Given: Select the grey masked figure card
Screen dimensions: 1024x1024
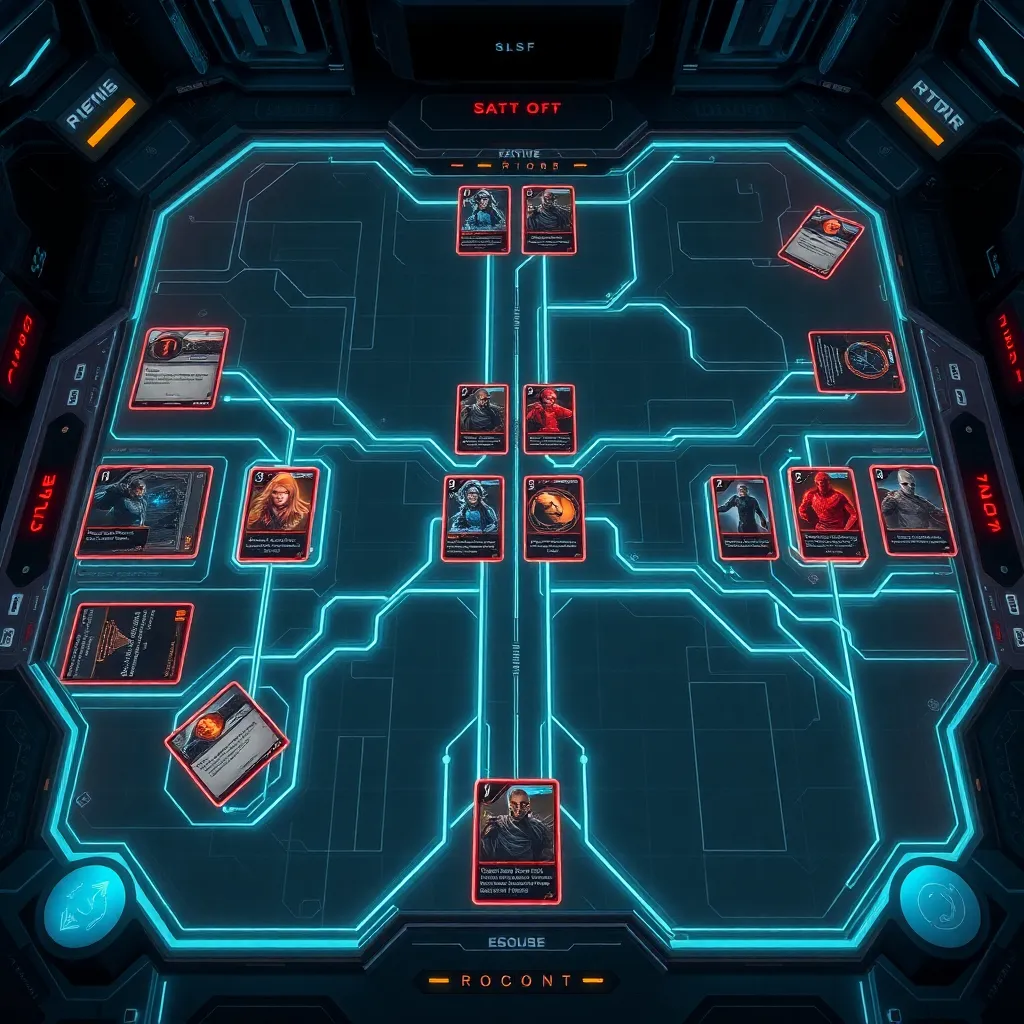Looking at the screenshot, I should (913, 510).
